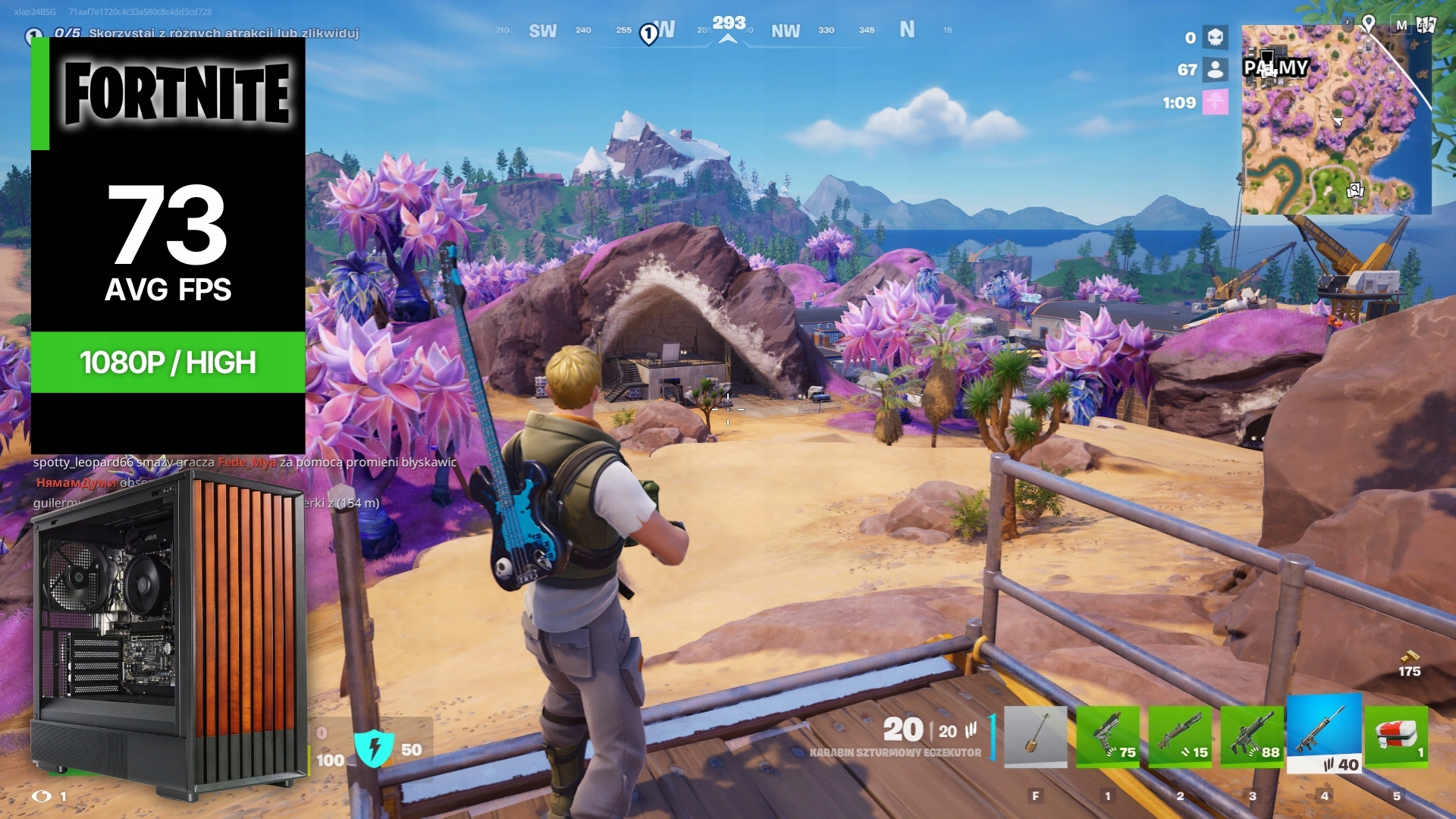Click the map marker pin icon

tap(1368, 24)
